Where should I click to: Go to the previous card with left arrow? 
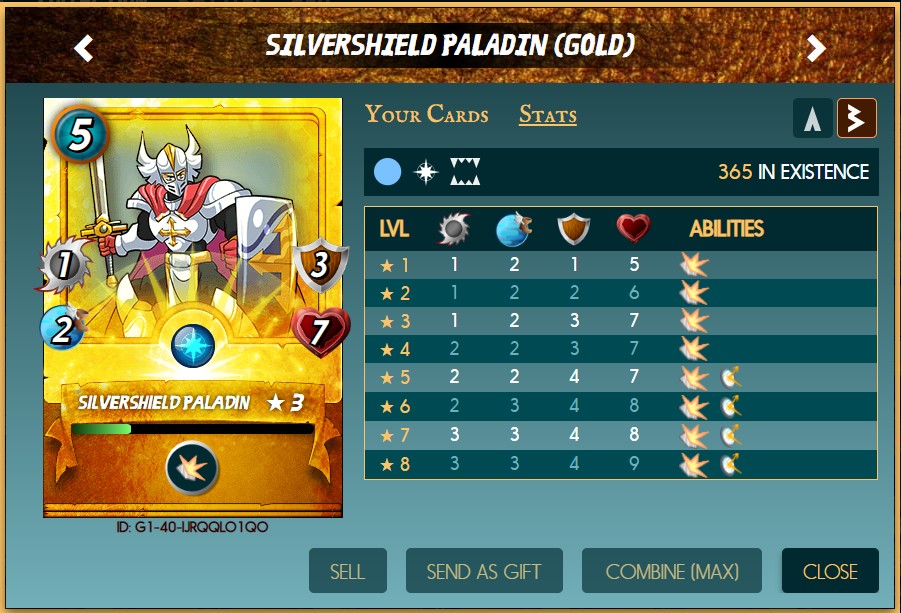(x=84, y=47)
